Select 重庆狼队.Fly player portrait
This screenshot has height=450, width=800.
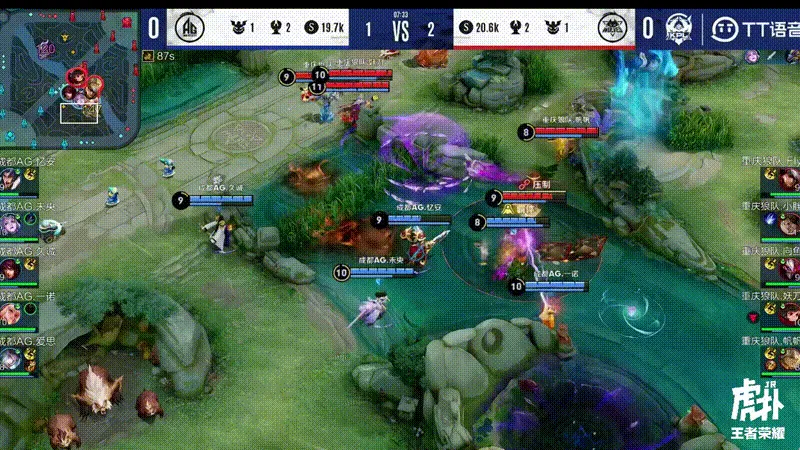(787, 181)
